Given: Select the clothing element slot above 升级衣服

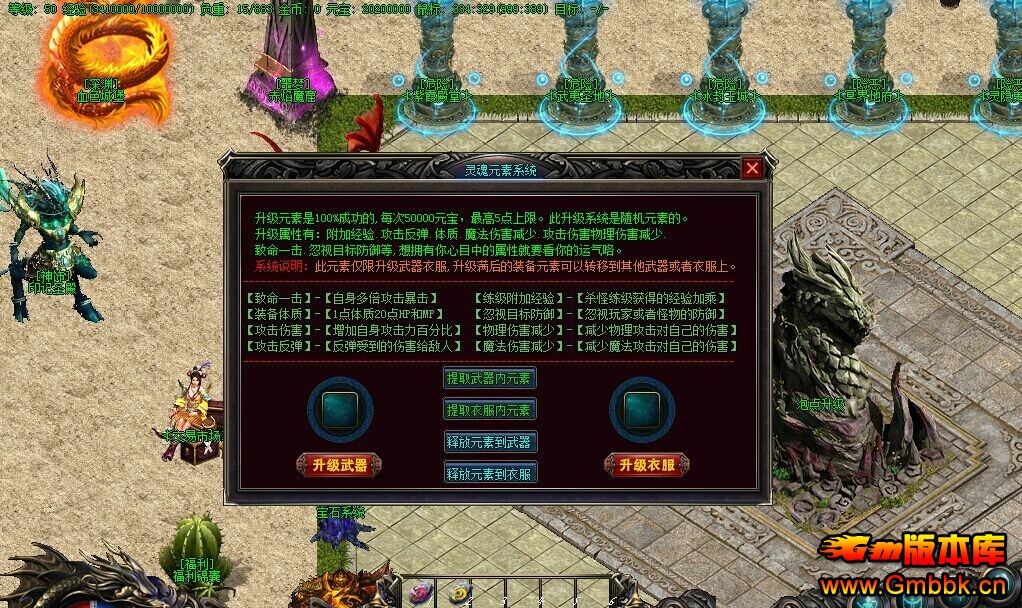Looking at the screenshot, I should (641, 409).
